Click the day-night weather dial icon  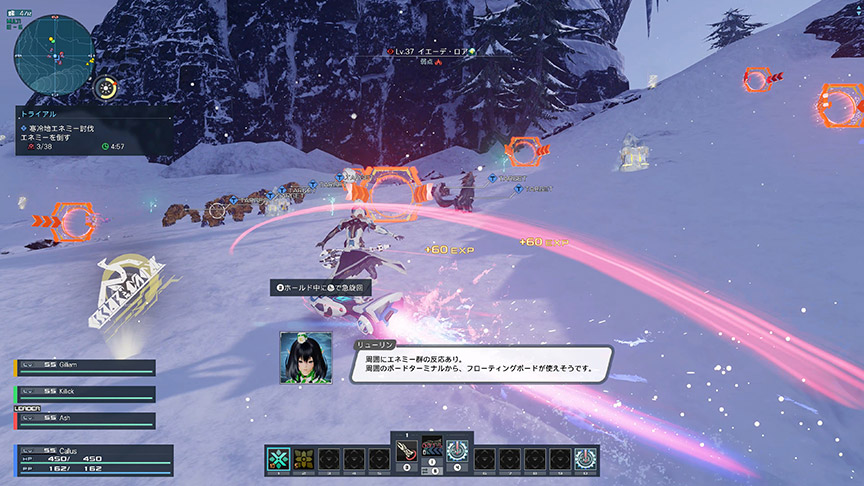point(105,89)
